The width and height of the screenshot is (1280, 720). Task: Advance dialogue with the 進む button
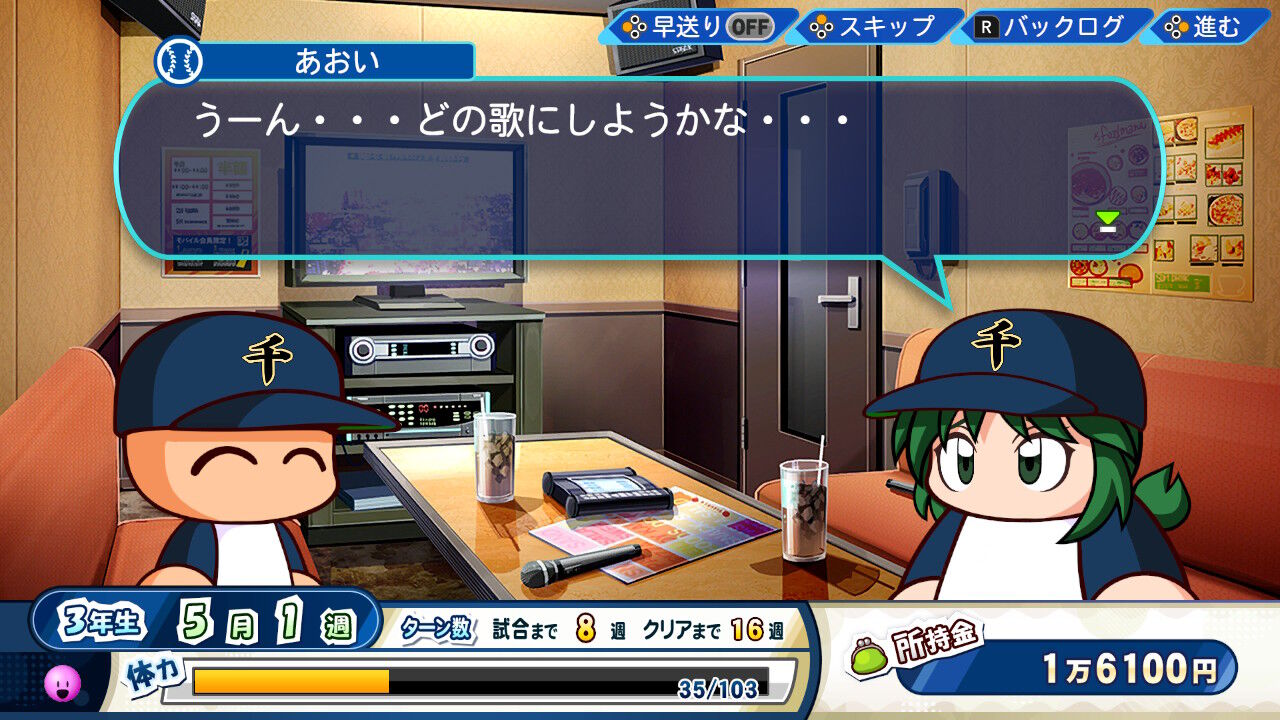tap(1205, 27)
